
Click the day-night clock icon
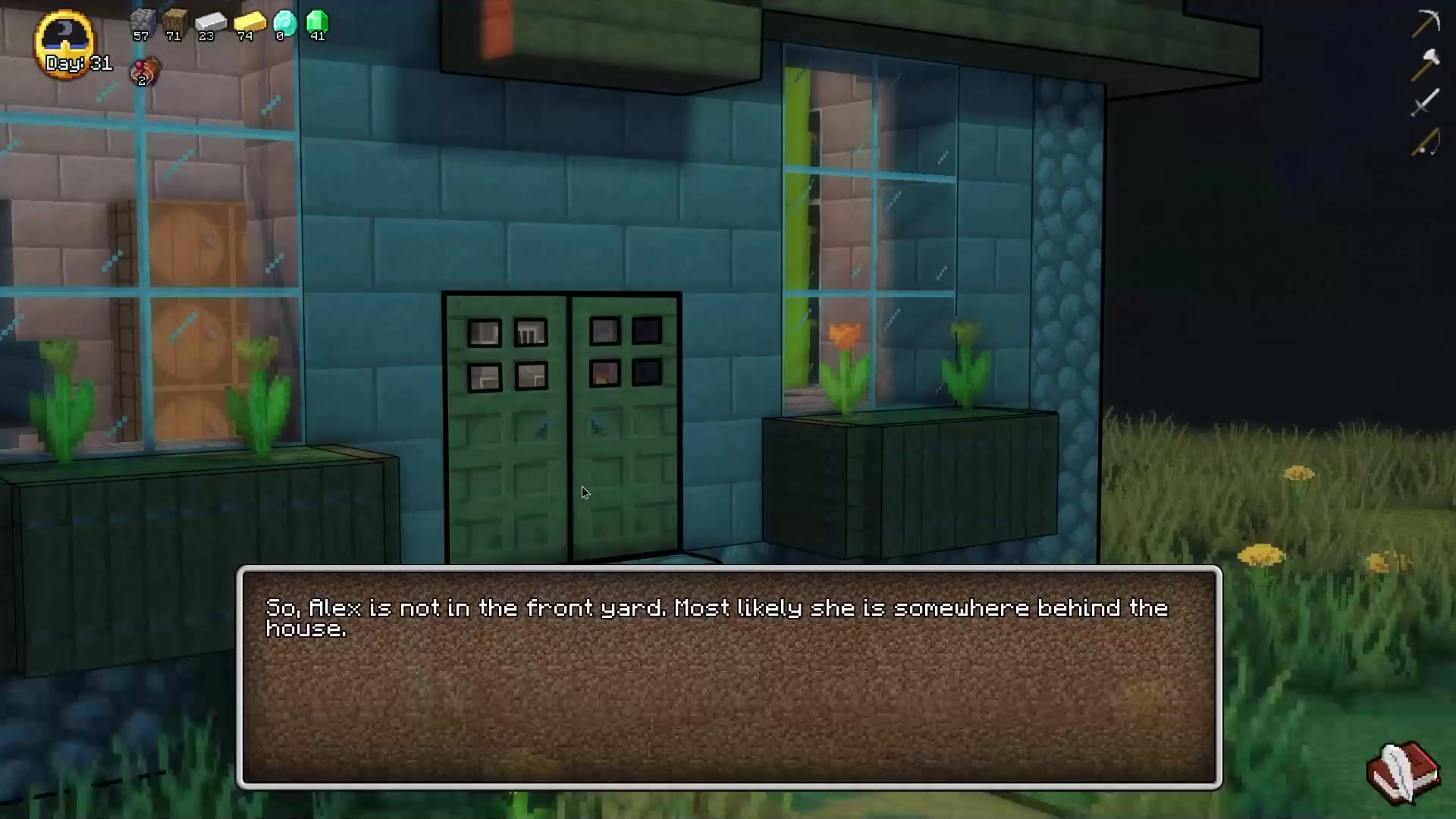65,41
